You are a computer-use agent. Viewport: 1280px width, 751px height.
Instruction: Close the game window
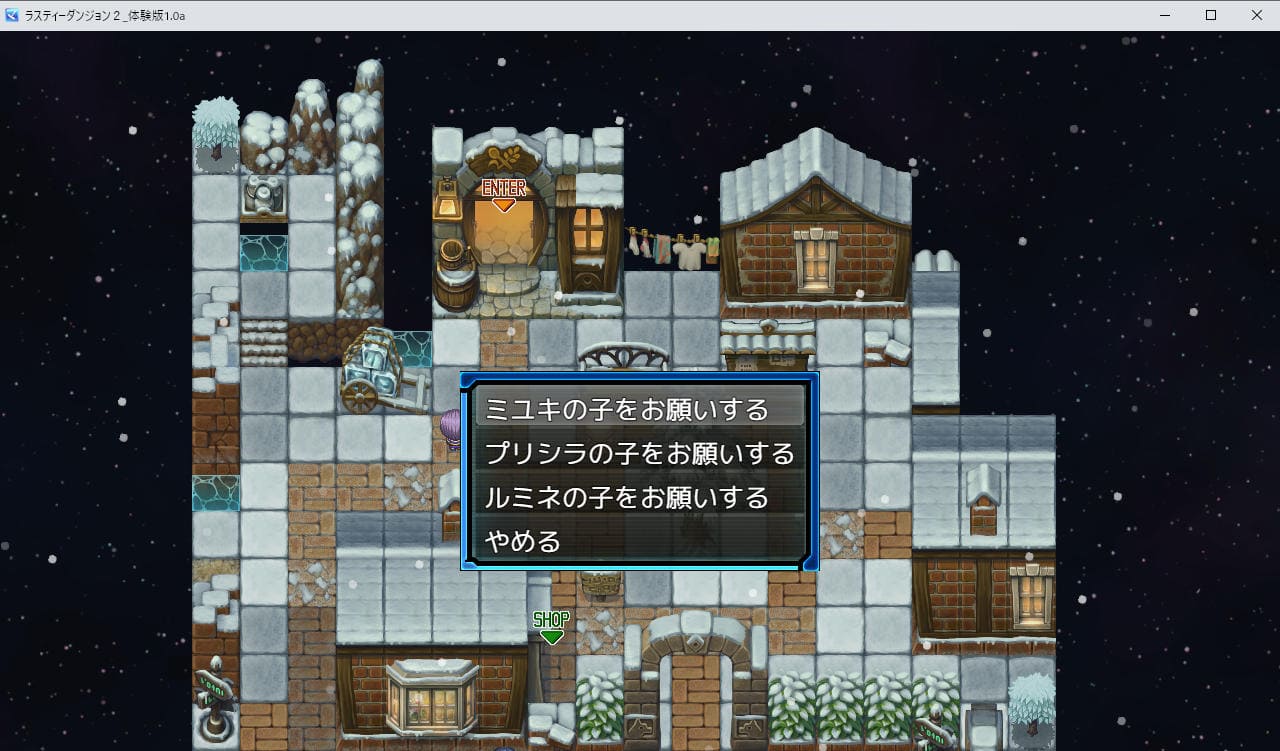point(1257,15)
